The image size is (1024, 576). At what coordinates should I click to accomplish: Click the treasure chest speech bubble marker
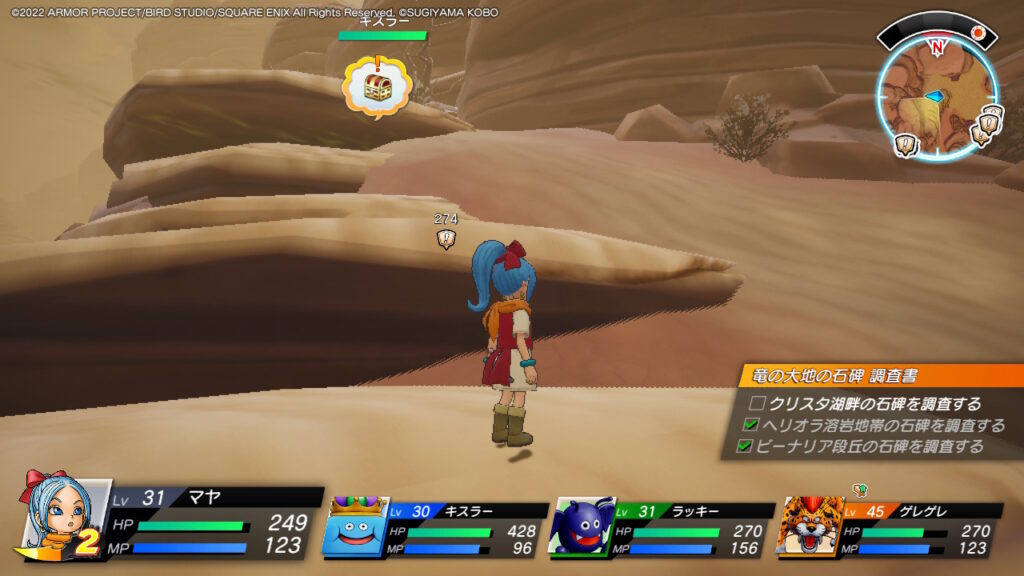pos(377,86)
